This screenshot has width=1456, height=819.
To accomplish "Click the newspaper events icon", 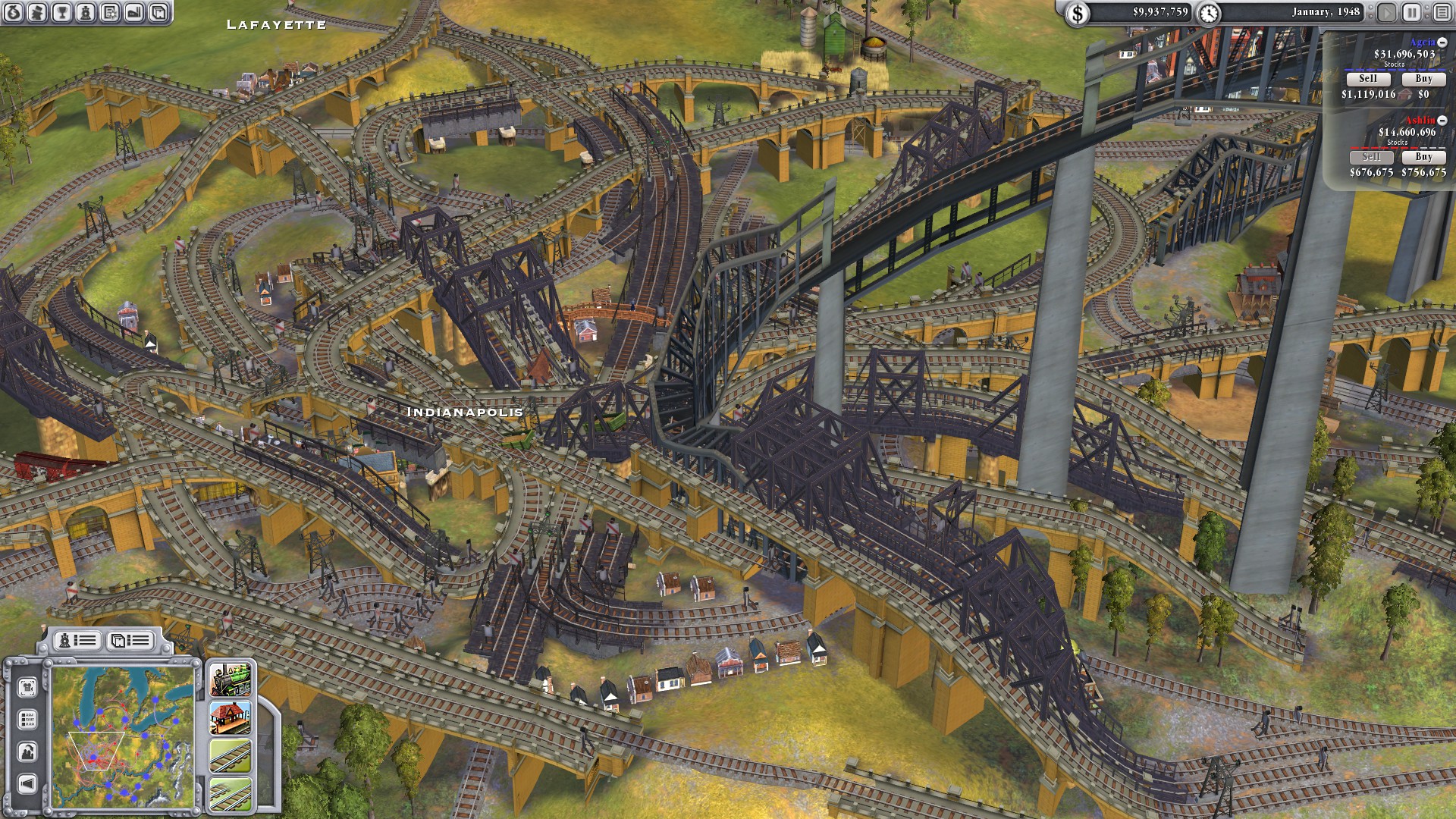I will pyautogui.click(x=110, y=13).
